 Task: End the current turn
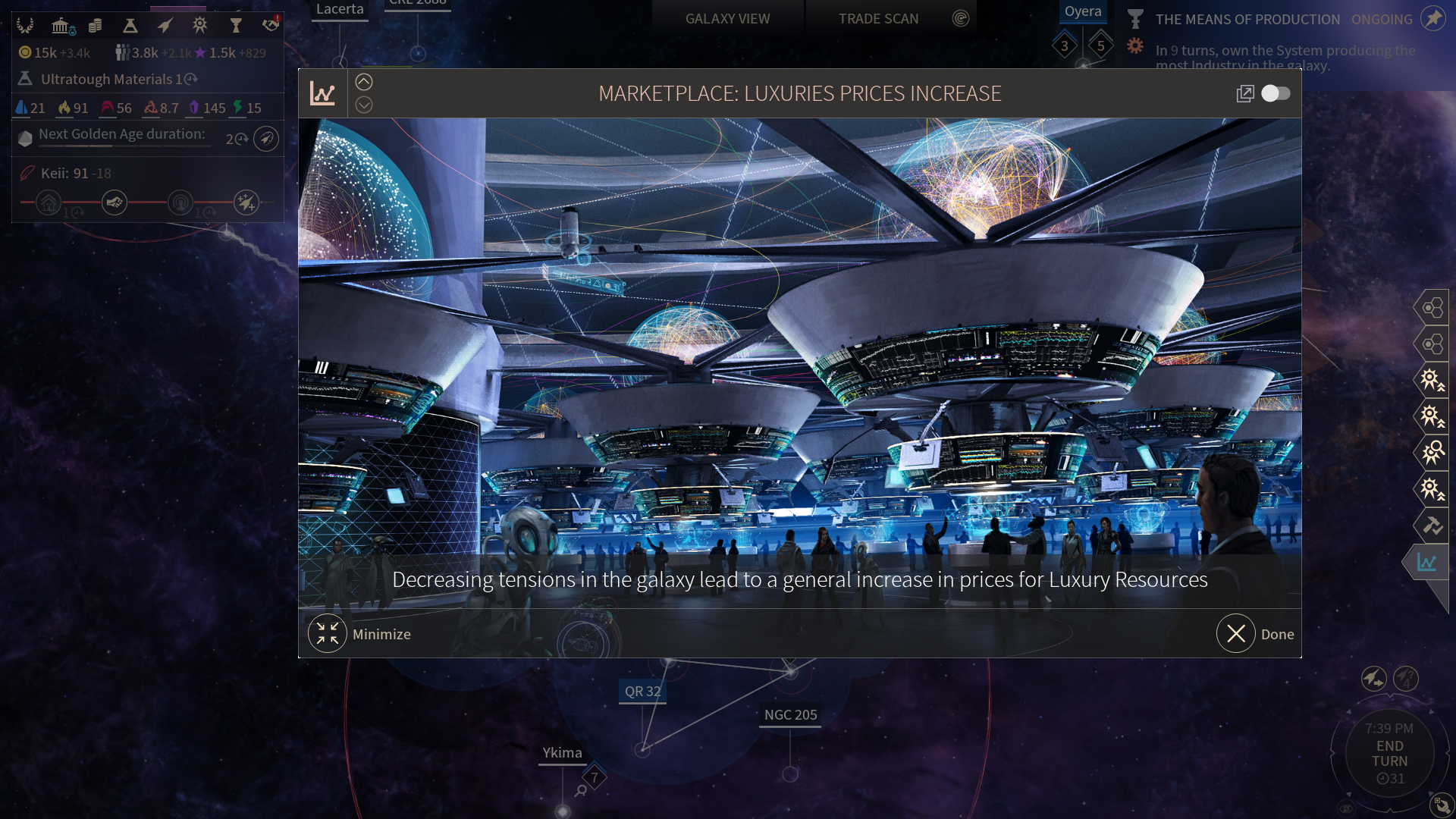[x=1389, y=754]
